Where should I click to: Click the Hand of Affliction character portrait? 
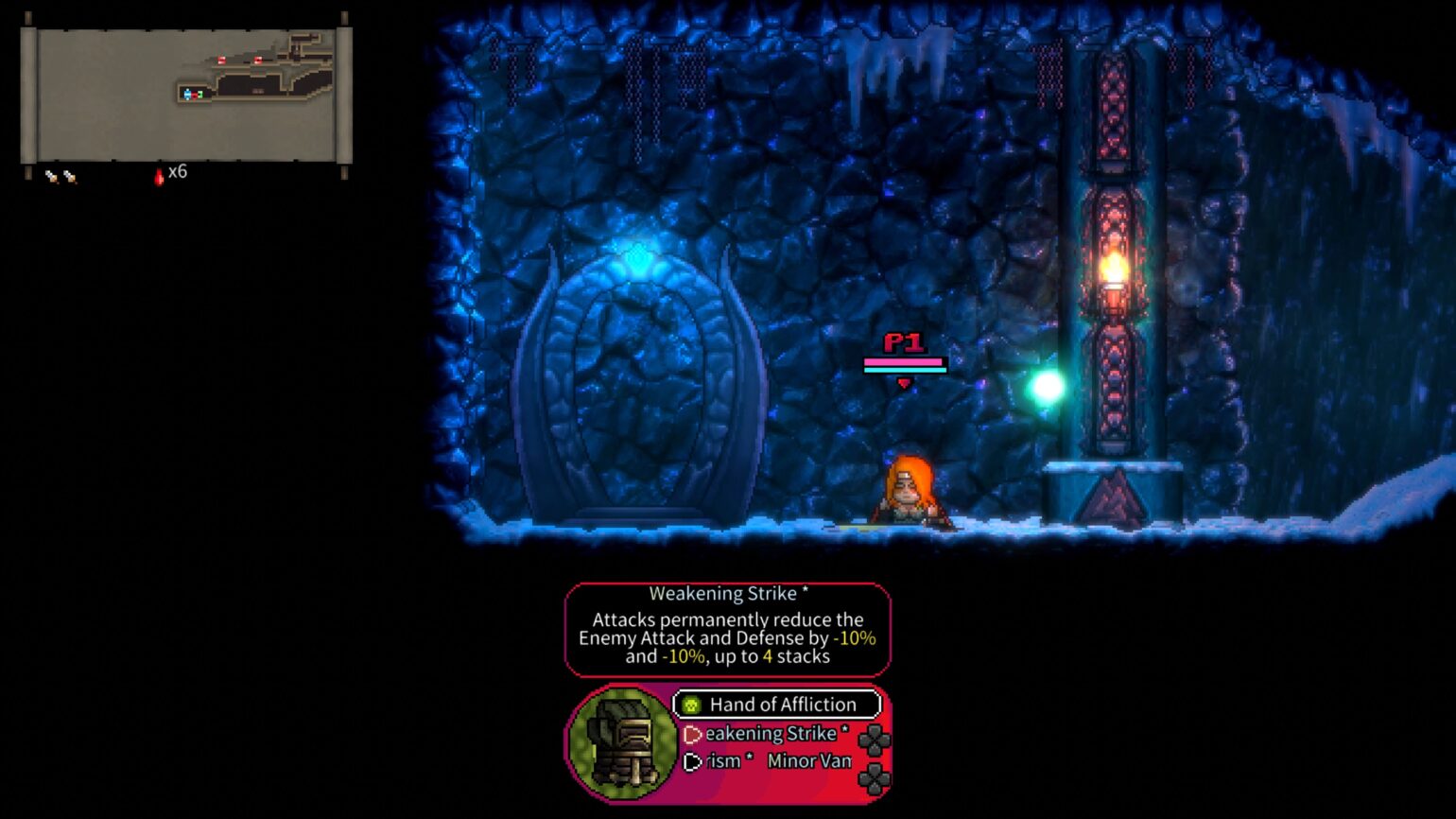pyautogui.click(x=622, y=748)
